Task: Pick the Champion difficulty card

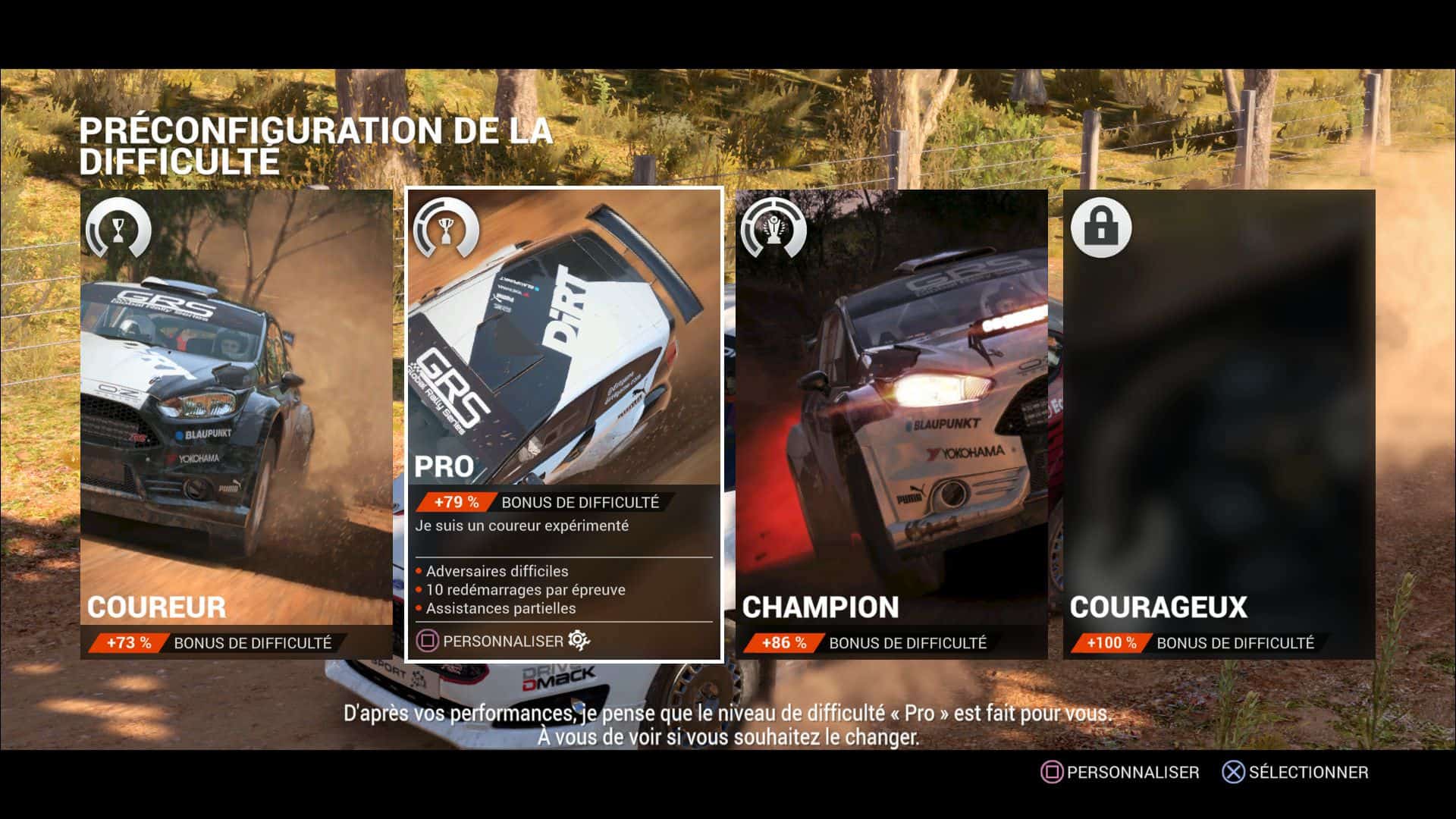Action: coord(891,423)
